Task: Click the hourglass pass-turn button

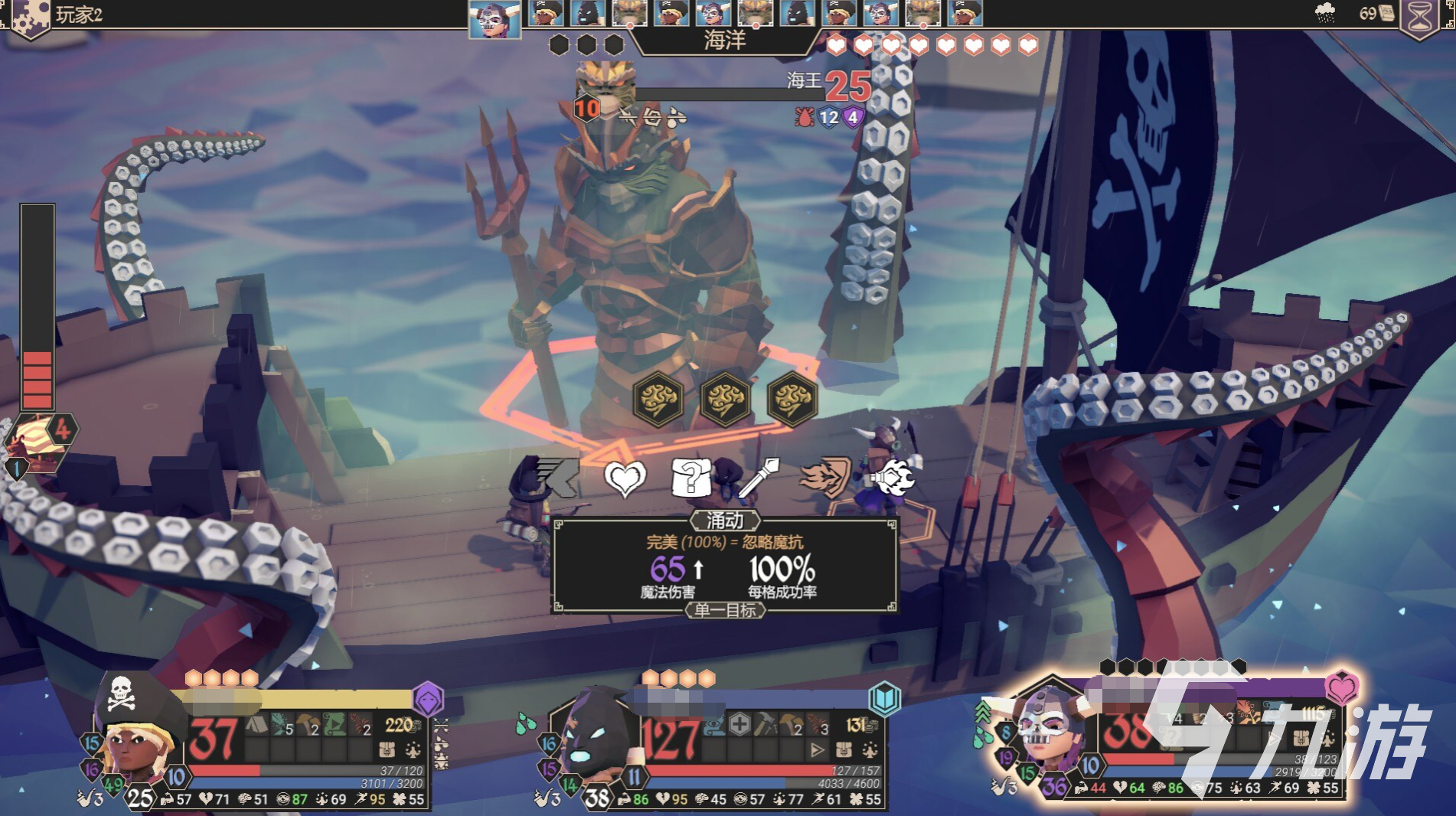Action: click(x=1421, y=17)
